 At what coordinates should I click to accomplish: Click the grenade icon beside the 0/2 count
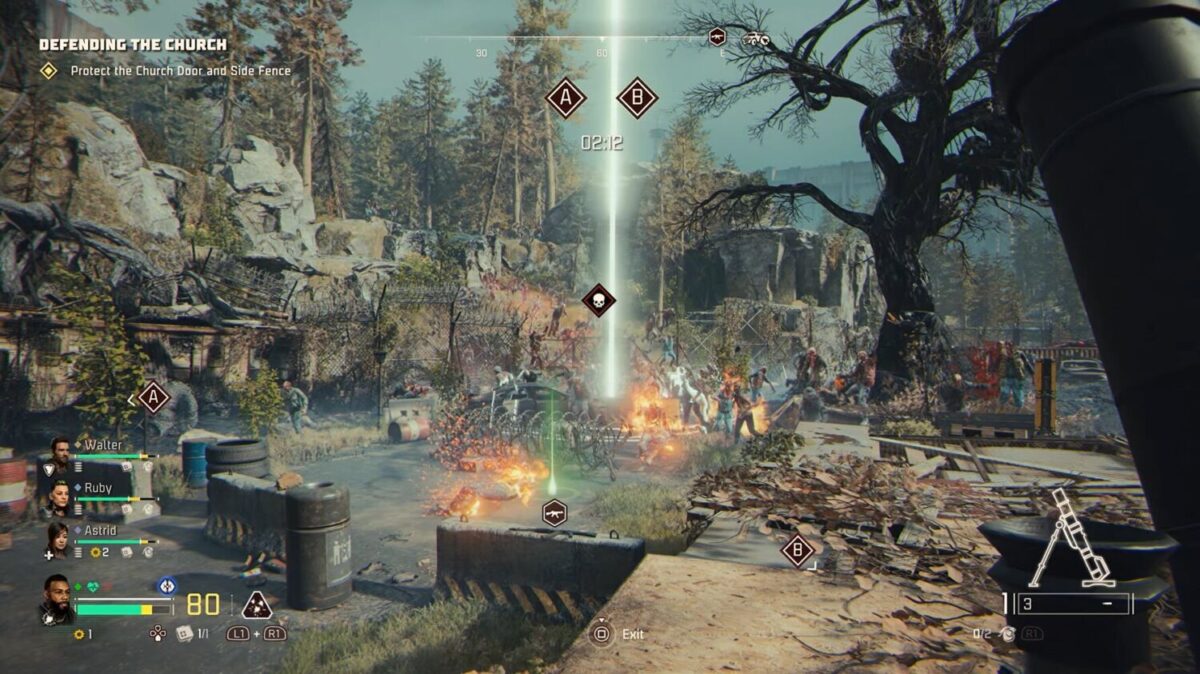[x=1008, y=633]
